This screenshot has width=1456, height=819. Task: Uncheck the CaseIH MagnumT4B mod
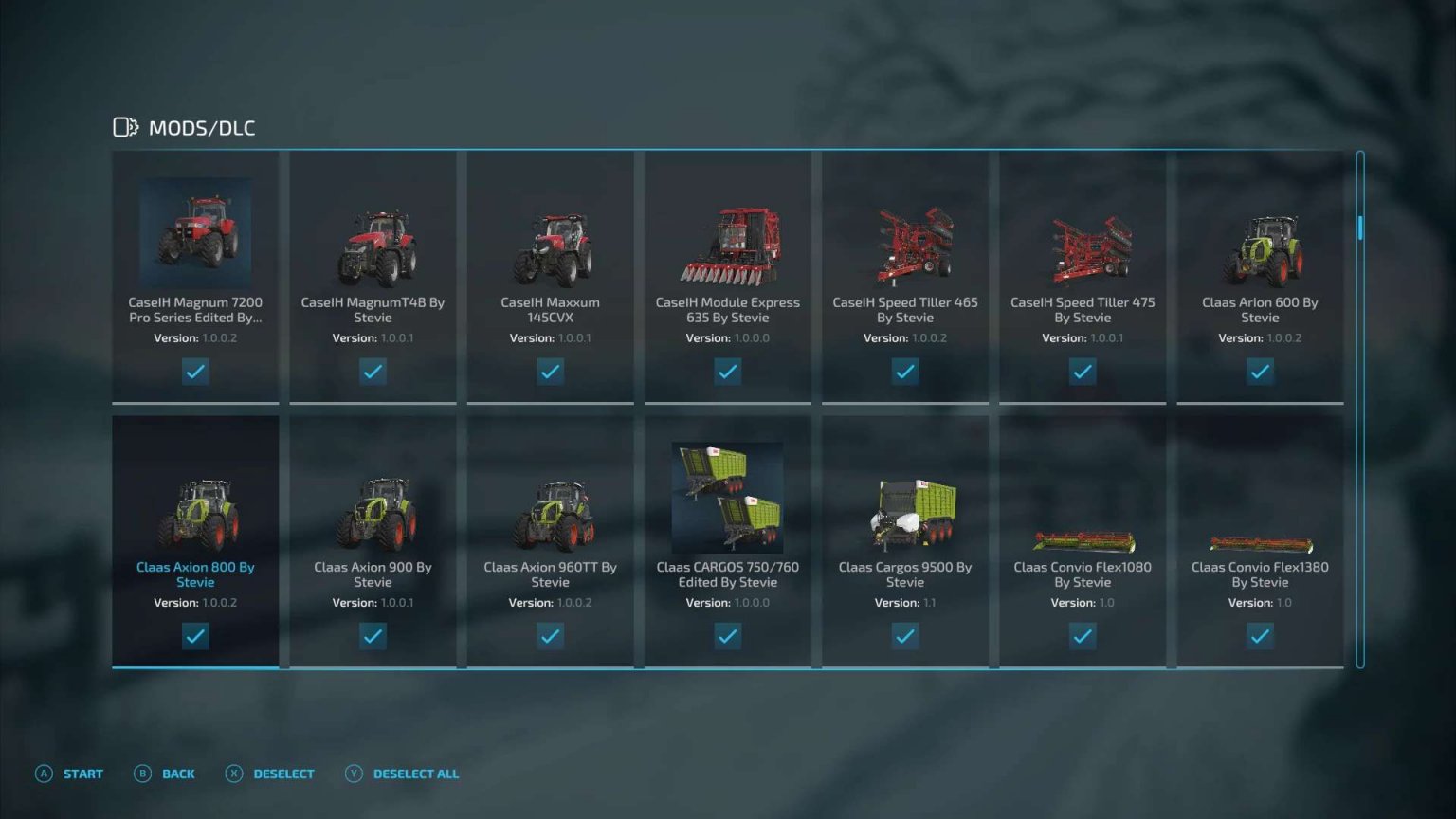[x=373, y=372]
